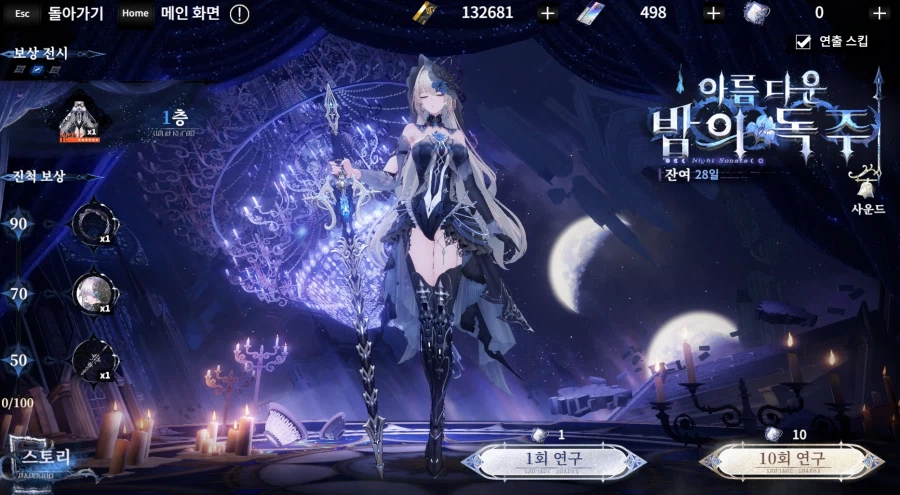
Task: Select the 90 progress reward ring icon
Action: point(93,224)
